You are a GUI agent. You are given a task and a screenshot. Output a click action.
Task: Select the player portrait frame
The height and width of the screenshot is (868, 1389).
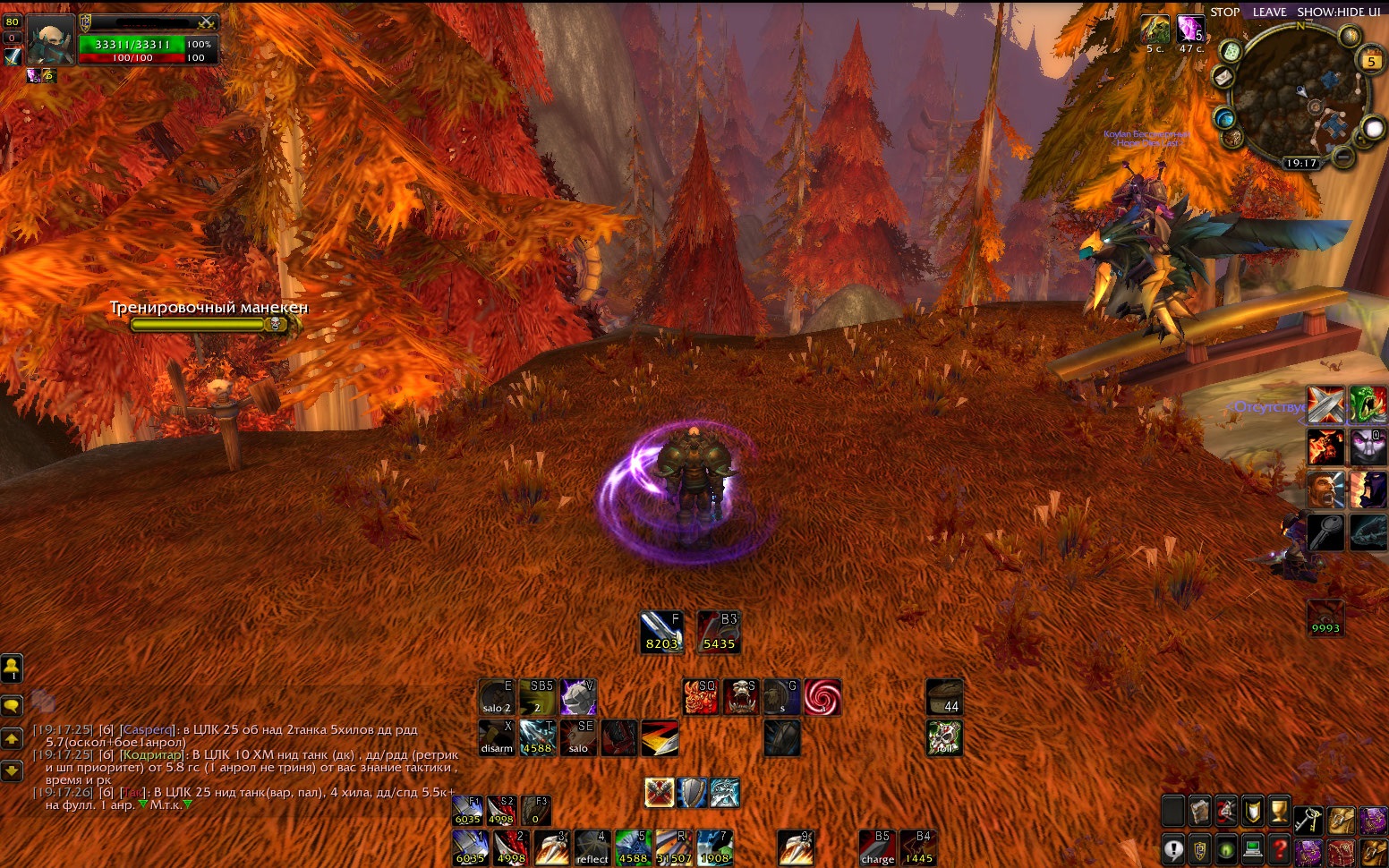point(50,39)
